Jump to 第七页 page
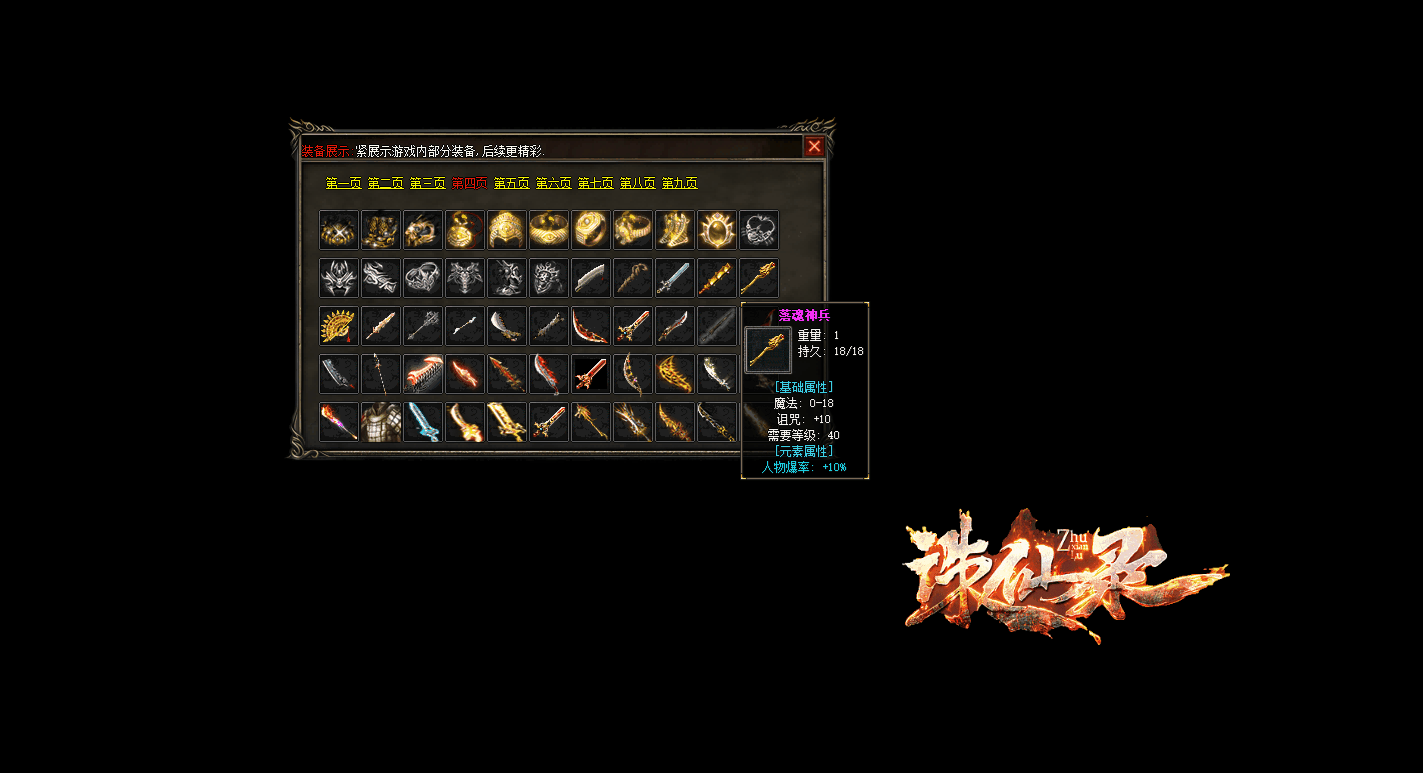This screenshot has height=773, width=1423. [x=595, y=184]
